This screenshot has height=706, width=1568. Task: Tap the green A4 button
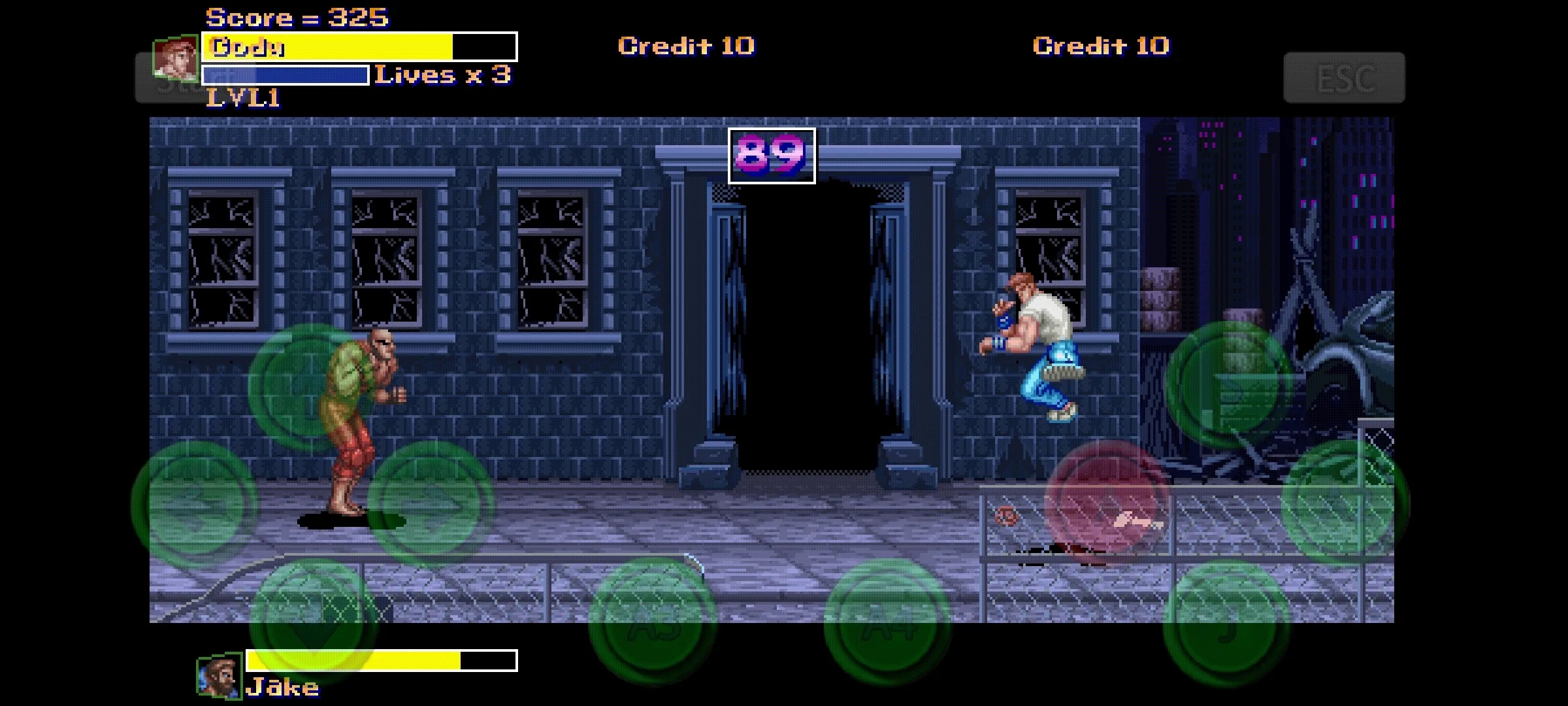coord(887,621)
